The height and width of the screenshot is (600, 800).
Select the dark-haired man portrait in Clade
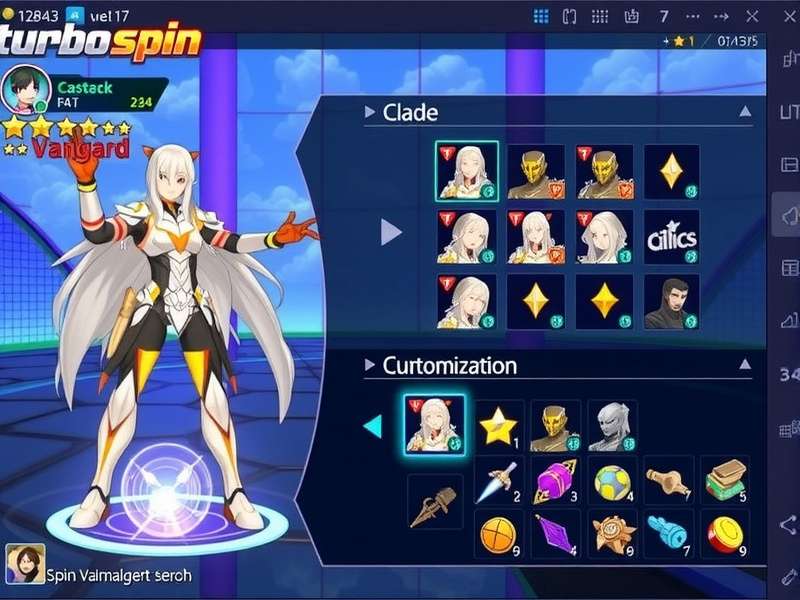pyautogui.click(x=671, y=303)
